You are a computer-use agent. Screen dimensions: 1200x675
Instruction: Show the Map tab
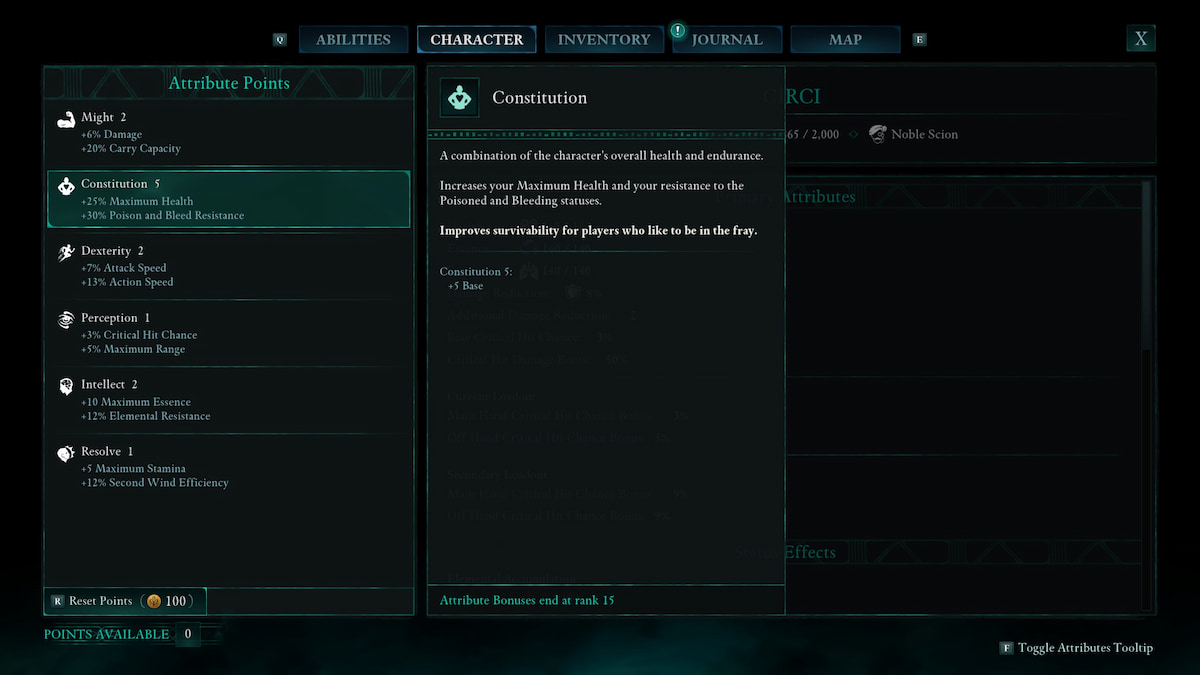[x=845, y=40]
